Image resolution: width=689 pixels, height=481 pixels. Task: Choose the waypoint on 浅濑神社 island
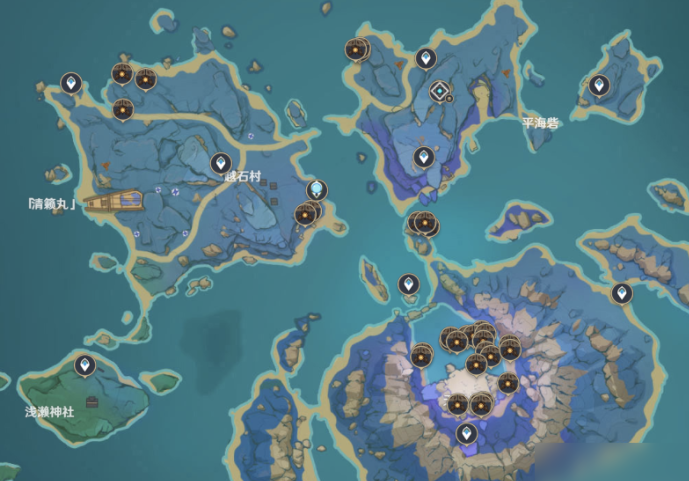86,364
